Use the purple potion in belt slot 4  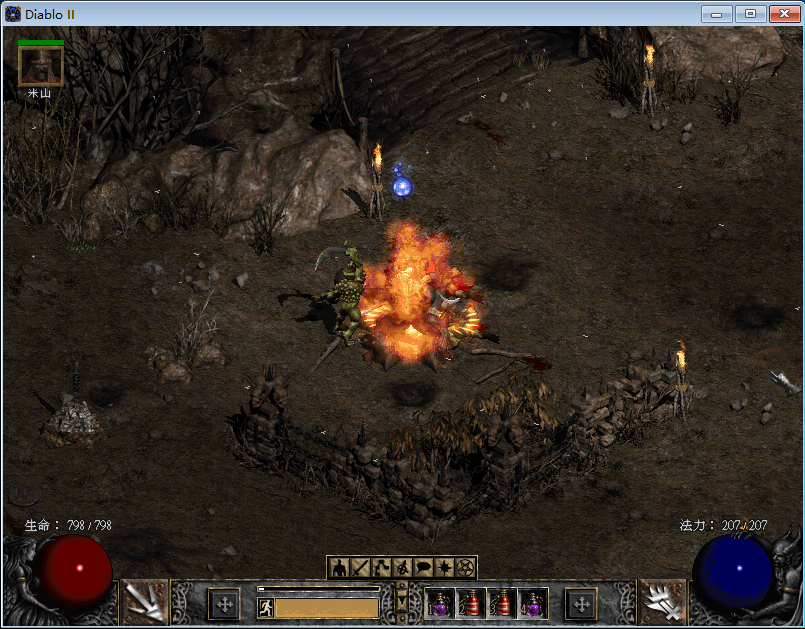tap(534, 604)
